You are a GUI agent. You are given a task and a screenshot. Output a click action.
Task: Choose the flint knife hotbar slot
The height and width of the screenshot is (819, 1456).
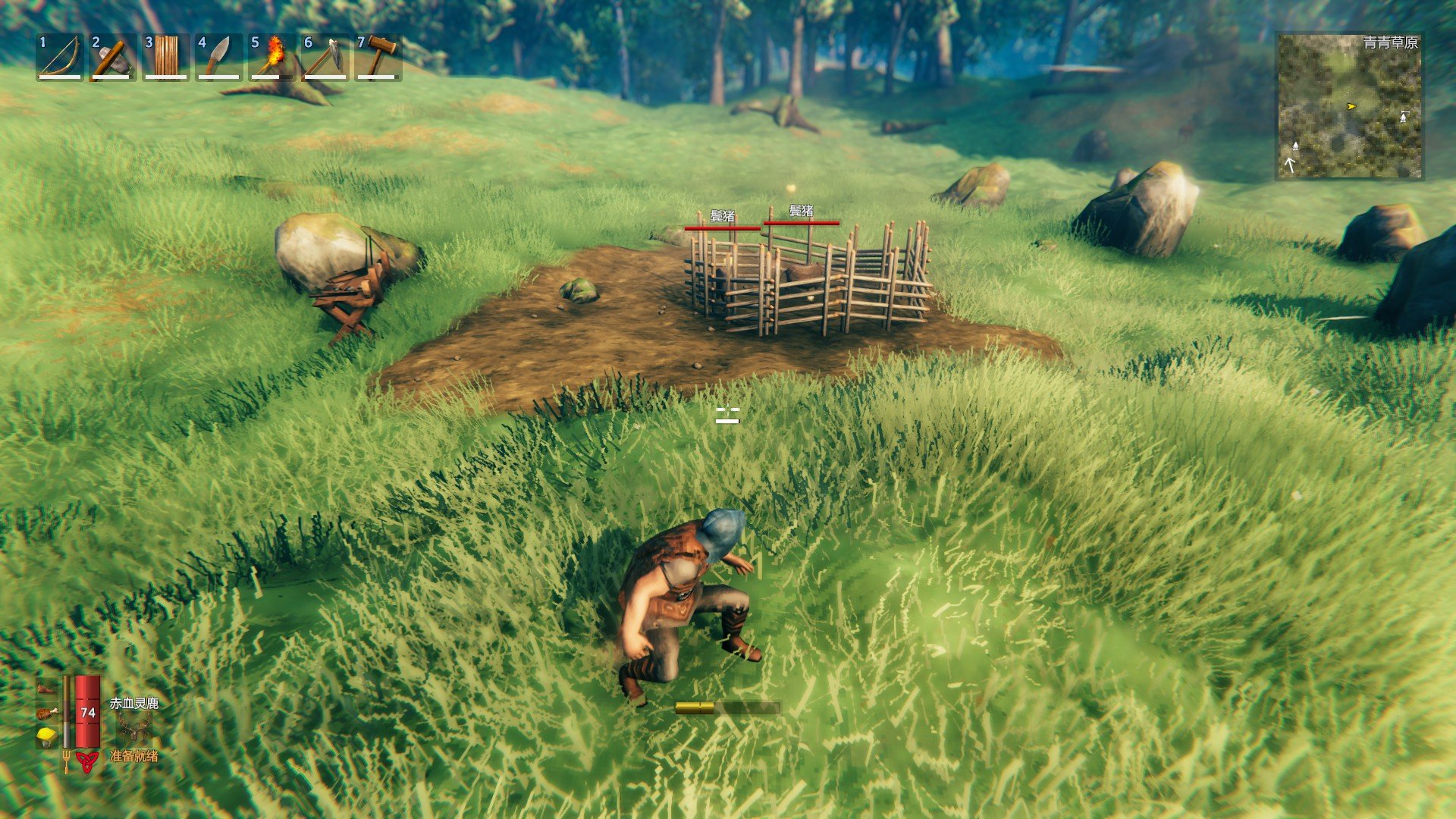(x=219, y=57)
